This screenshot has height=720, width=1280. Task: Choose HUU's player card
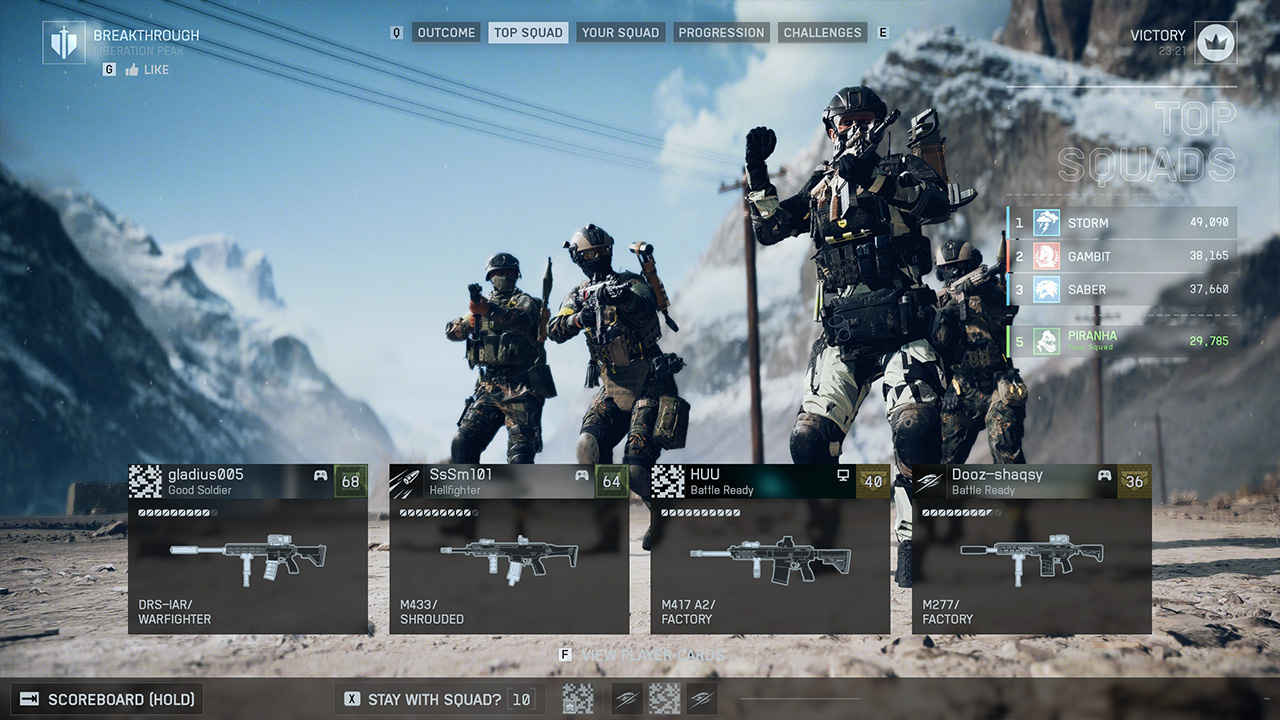770,548
